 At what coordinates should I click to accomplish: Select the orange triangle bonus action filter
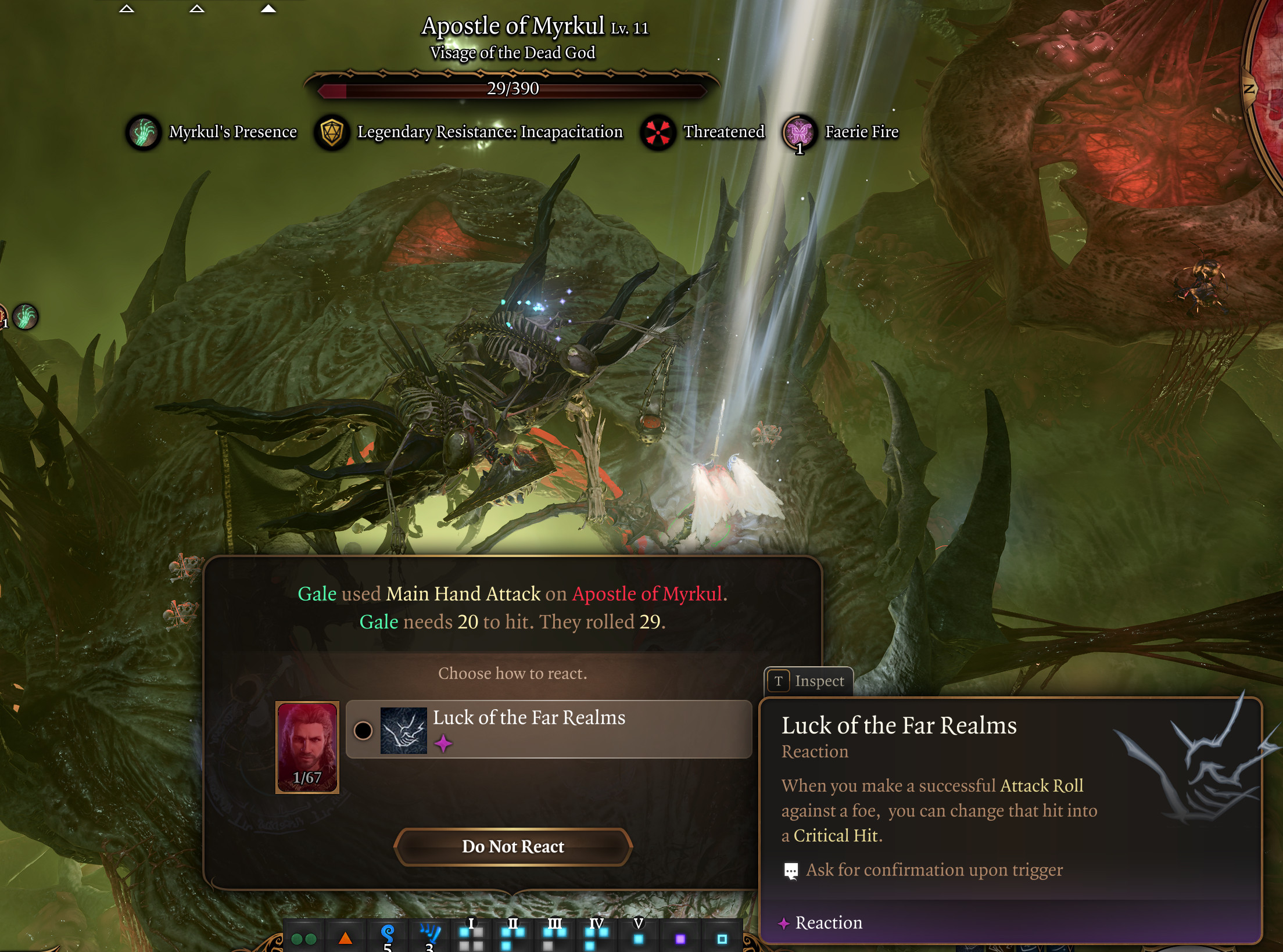point(345,938)
